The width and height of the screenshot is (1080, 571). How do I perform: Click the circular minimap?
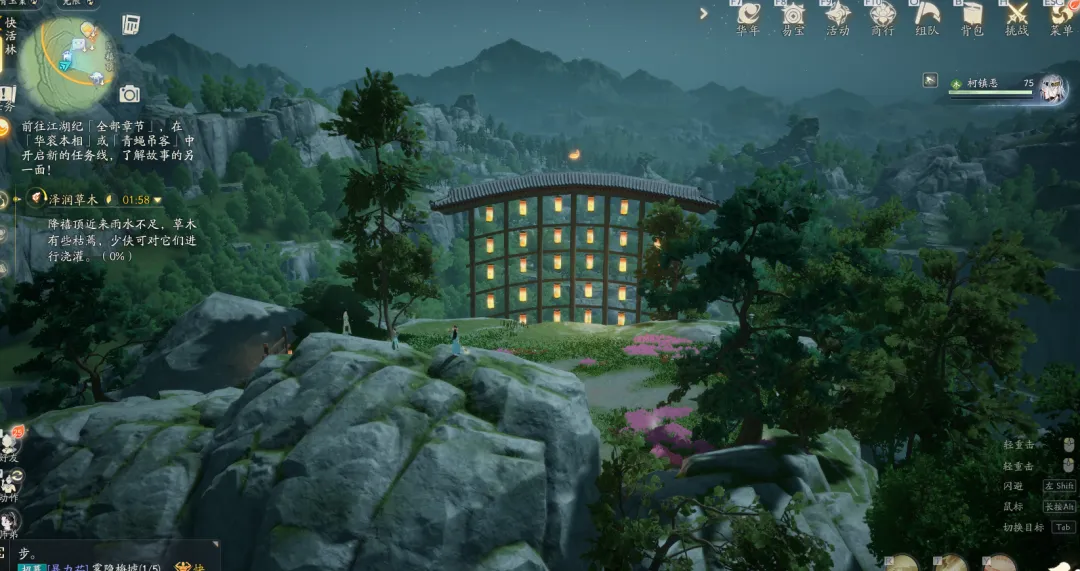click(x=68, y=62)
